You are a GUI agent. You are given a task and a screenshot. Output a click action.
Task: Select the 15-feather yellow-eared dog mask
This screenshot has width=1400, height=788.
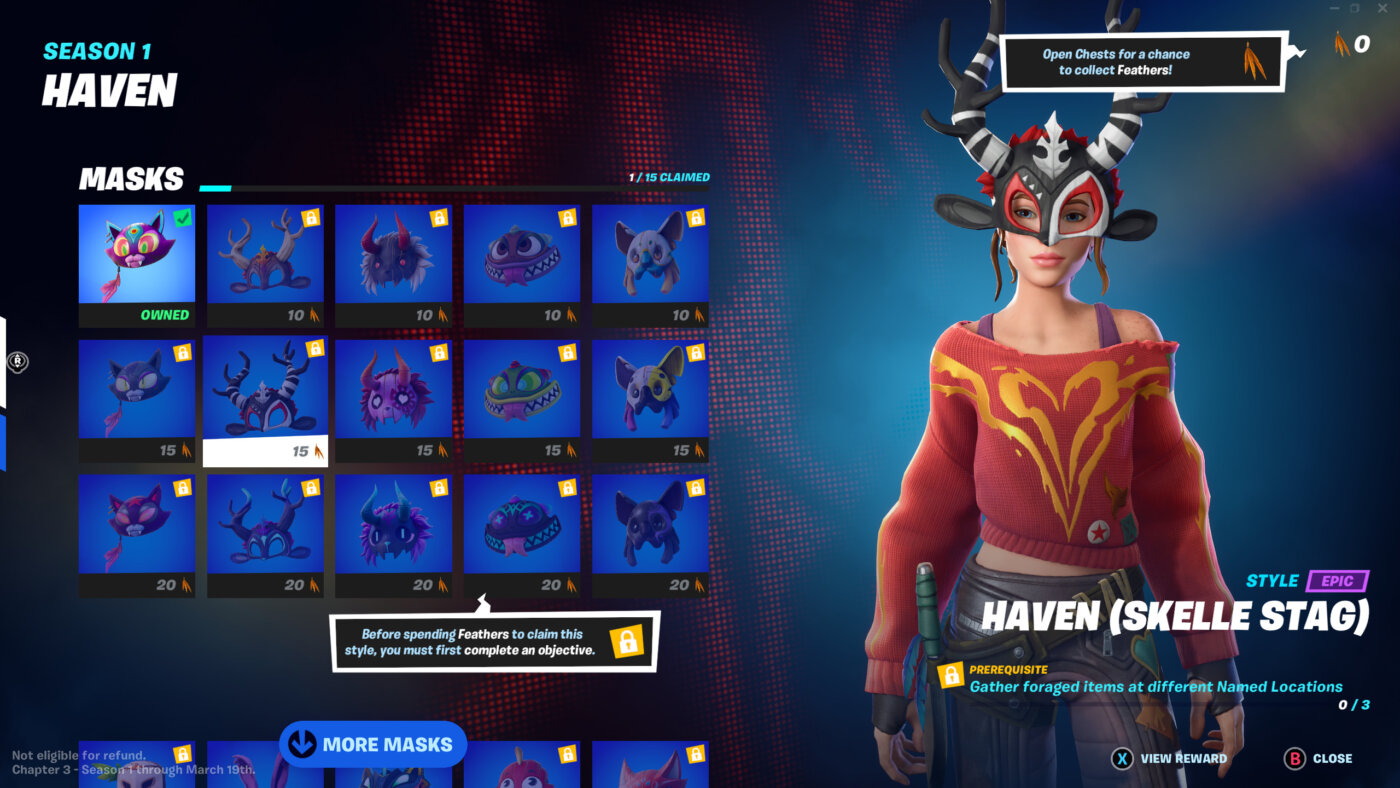(650, 390)
